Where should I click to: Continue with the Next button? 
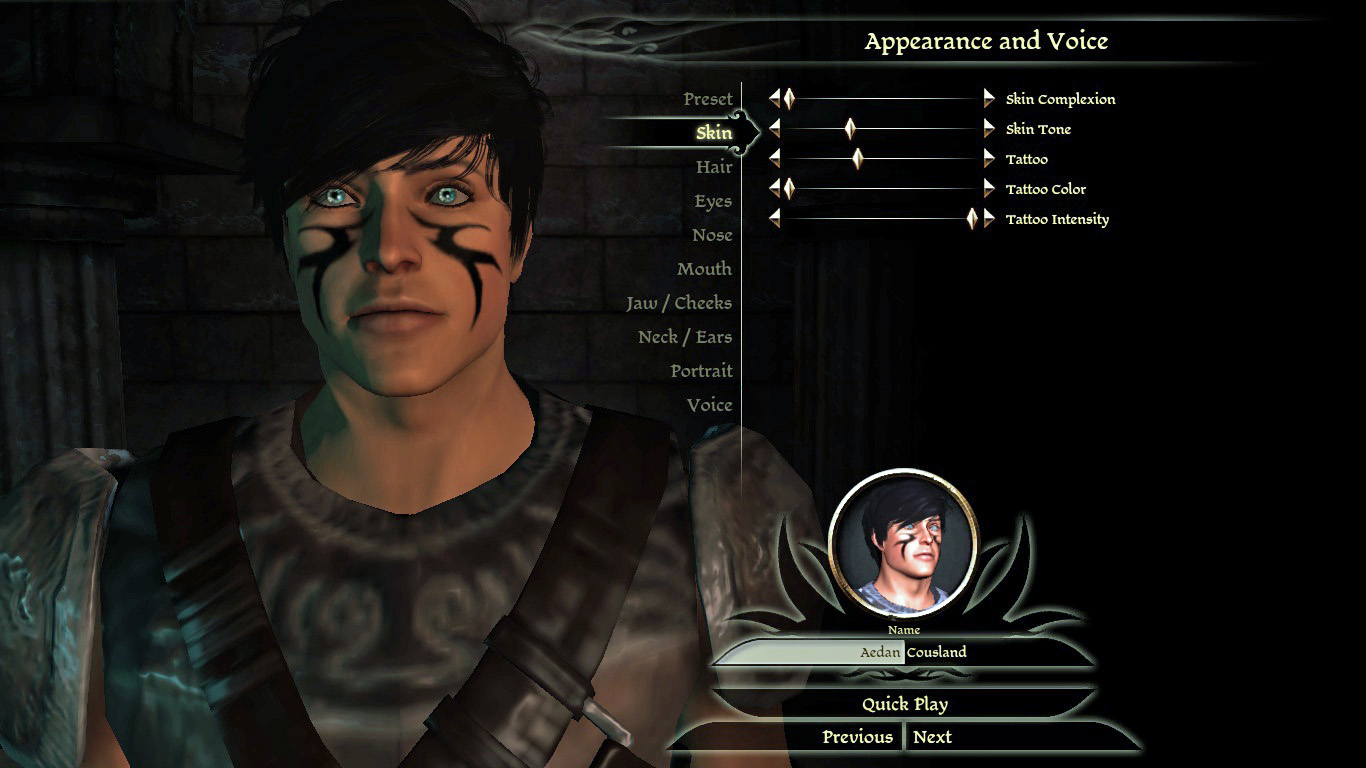(x=932, y=737)
